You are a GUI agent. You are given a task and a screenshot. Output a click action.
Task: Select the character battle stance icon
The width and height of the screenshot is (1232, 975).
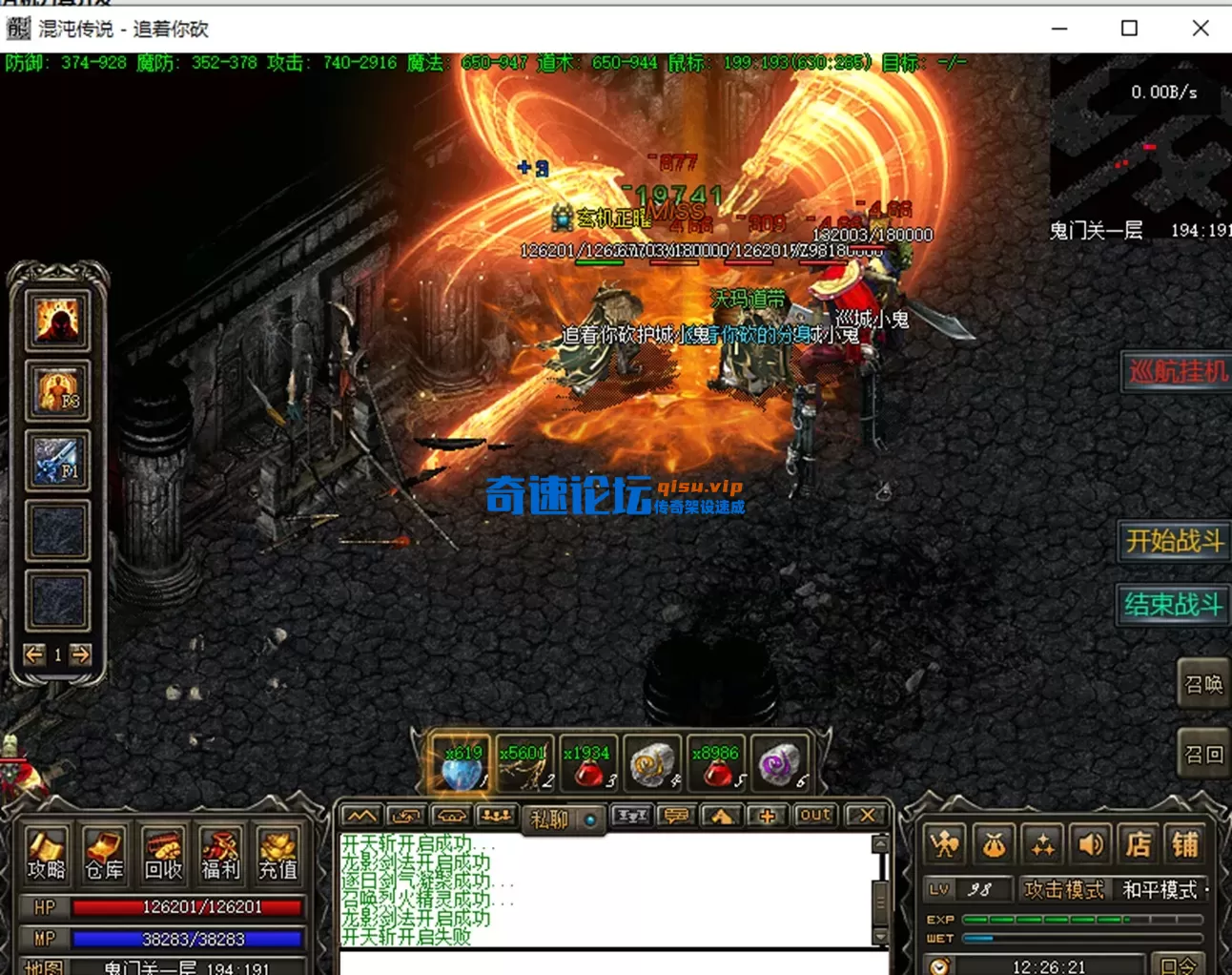(945, 844)
